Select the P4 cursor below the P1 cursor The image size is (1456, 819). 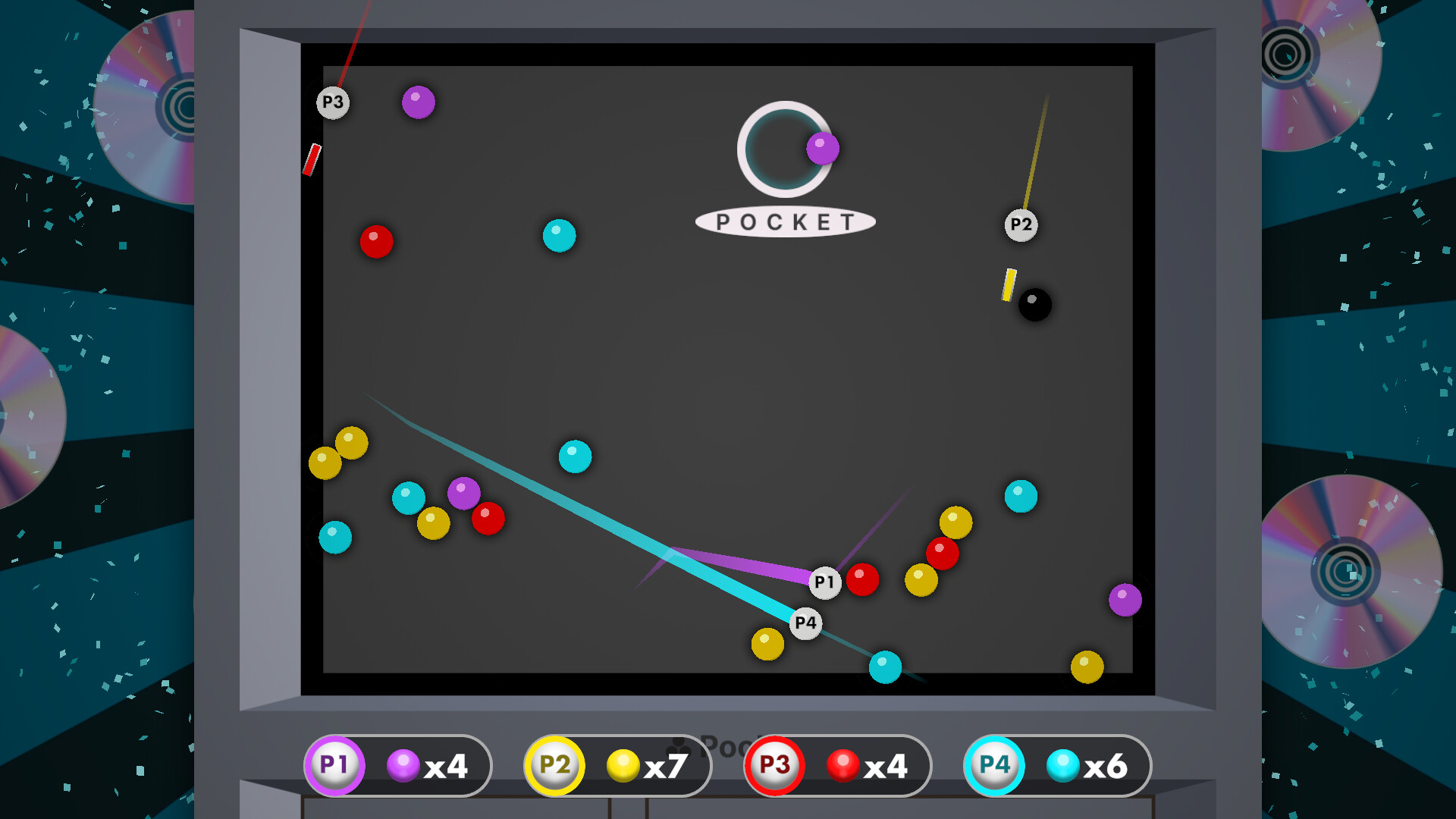coord(805,623)
